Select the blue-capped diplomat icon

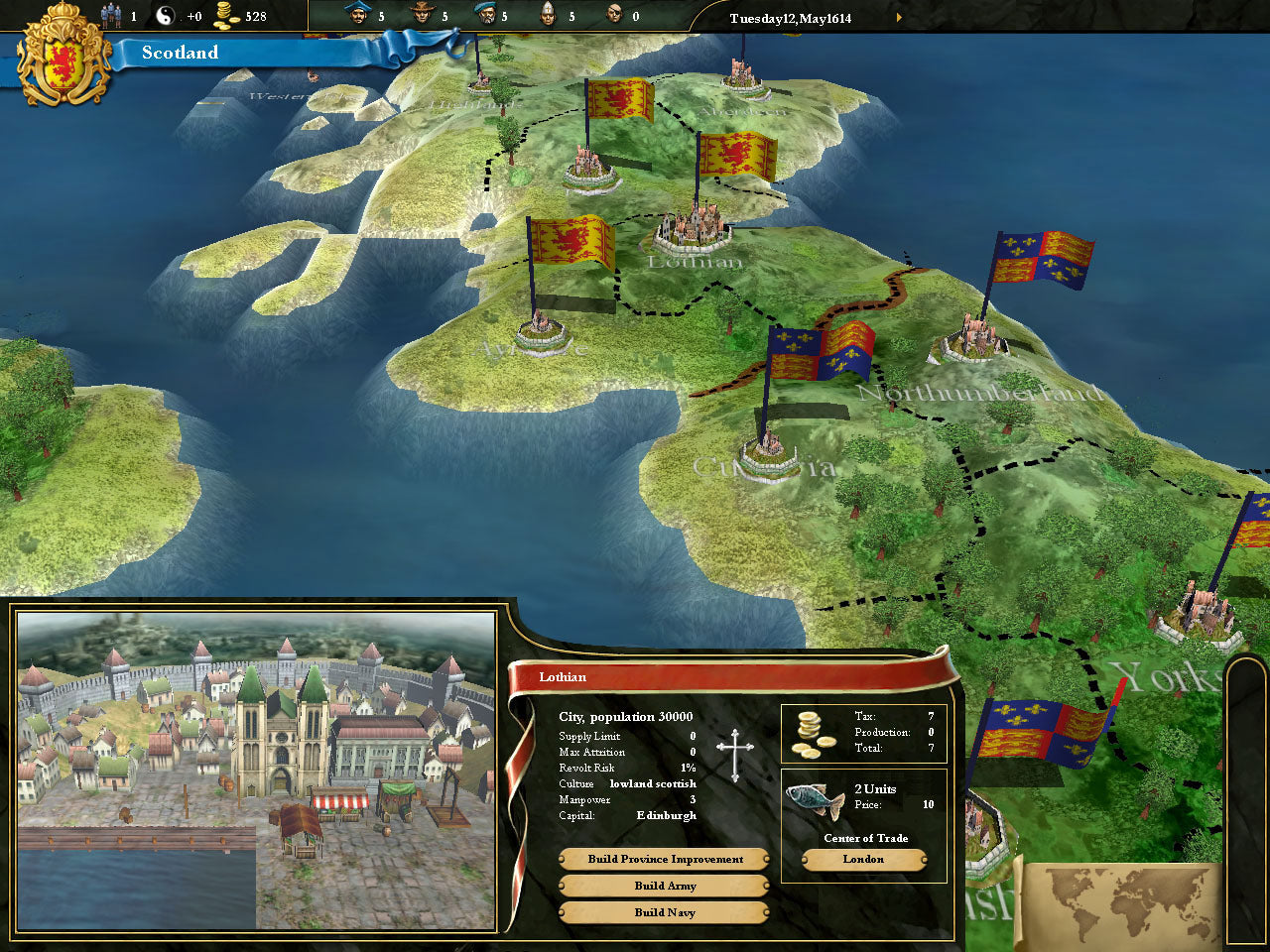[x=485, y=15]
